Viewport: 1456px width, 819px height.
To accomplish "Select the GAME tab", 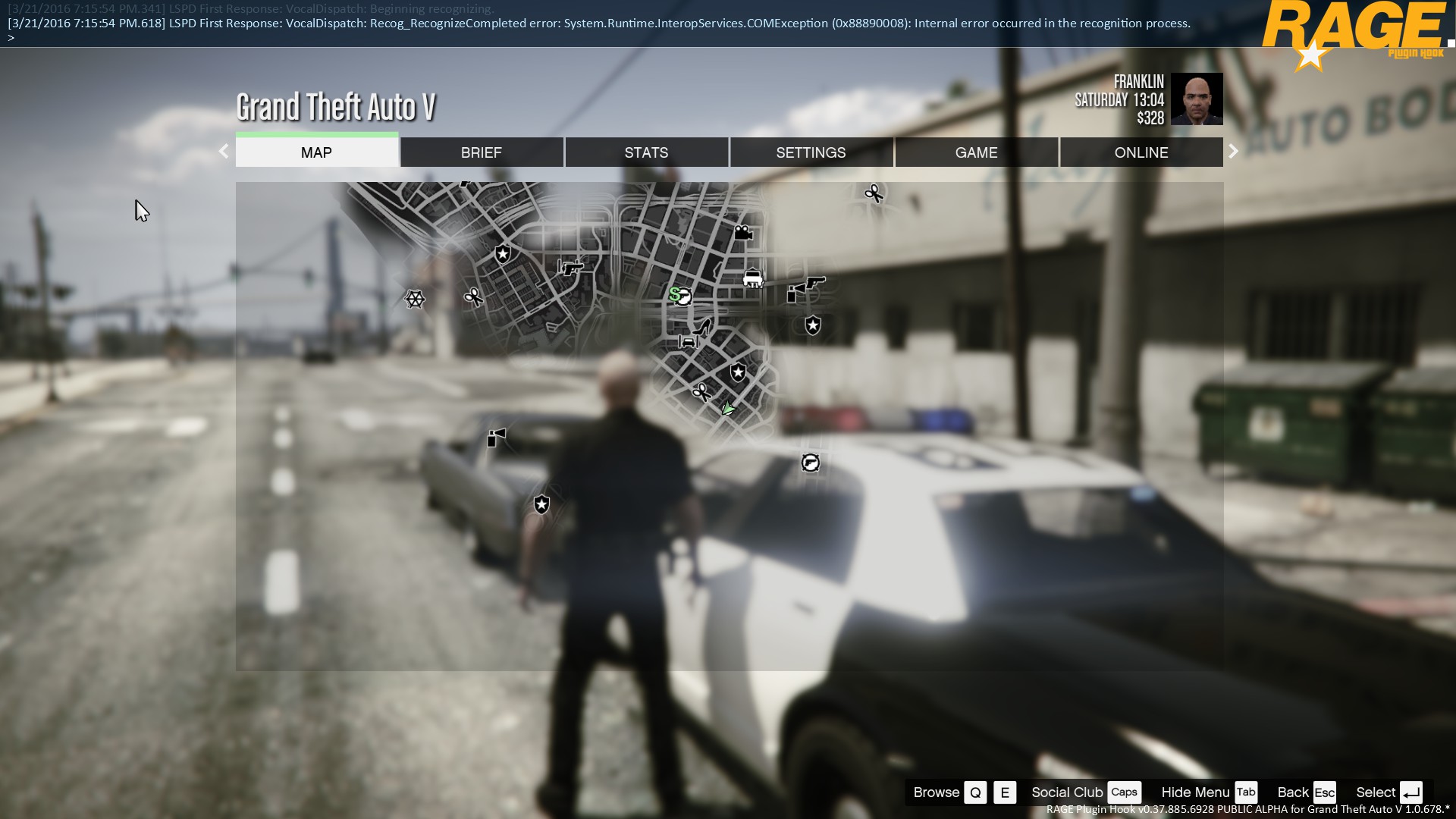I will click(x=976, y=152).
